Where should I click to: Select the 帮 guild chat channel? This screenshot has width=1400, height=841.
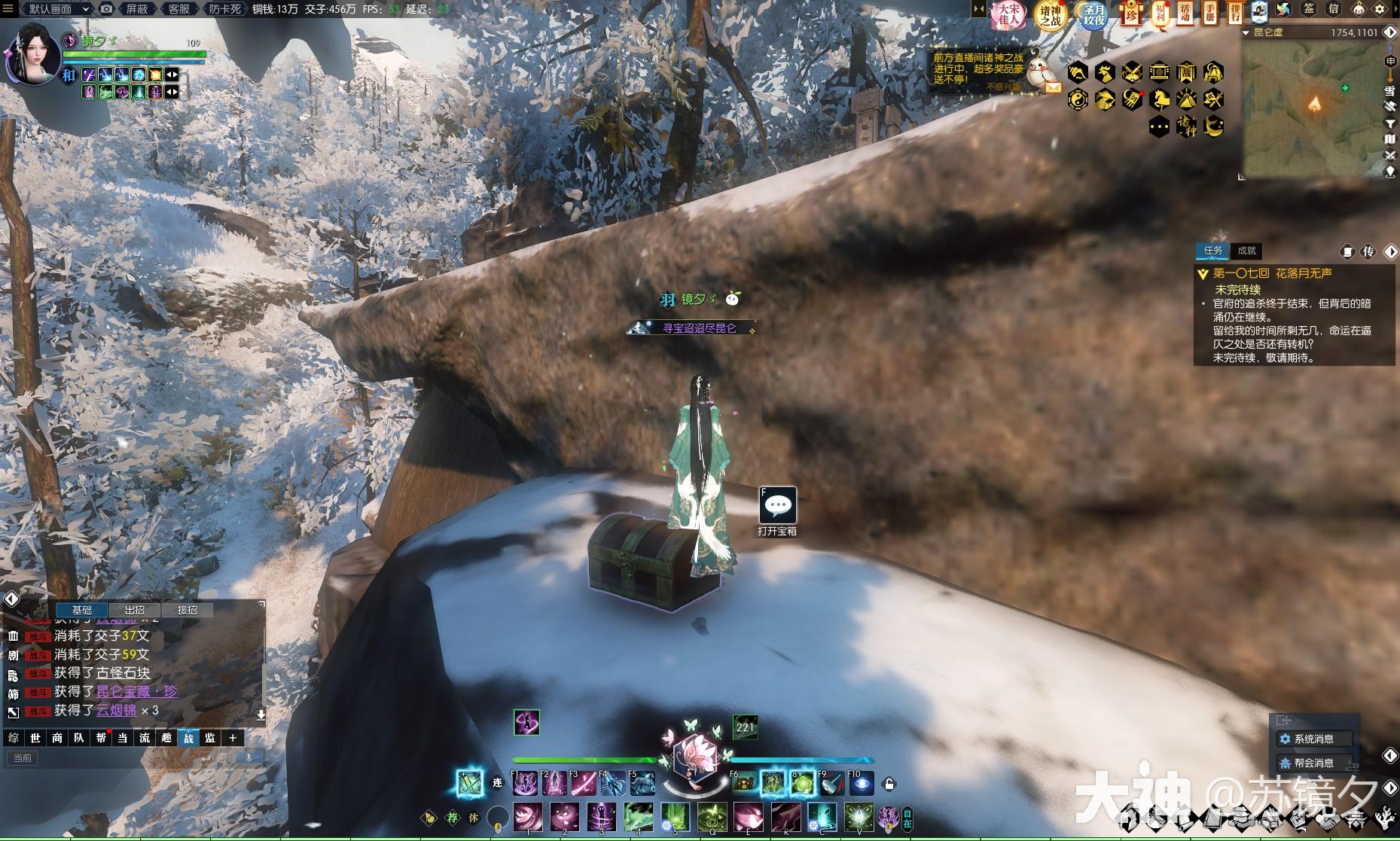101,738
